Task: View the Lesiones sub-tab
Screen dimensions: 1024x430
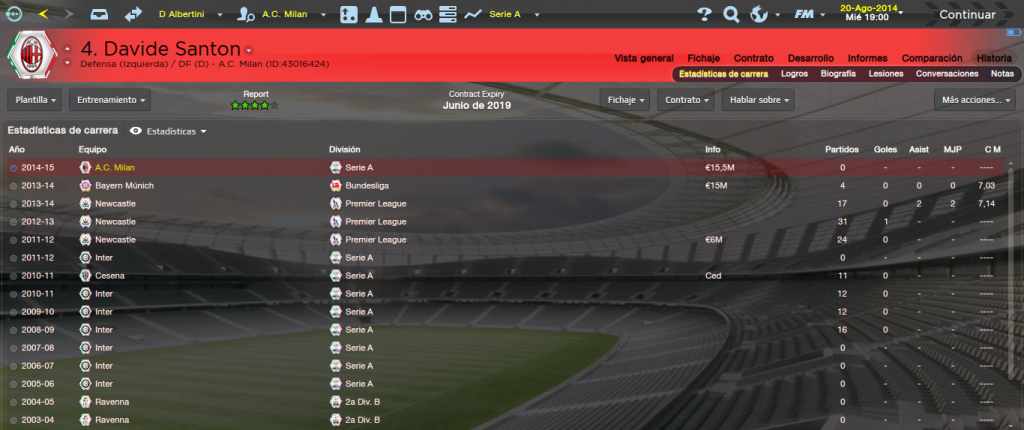Action: (x=886, y=74)
